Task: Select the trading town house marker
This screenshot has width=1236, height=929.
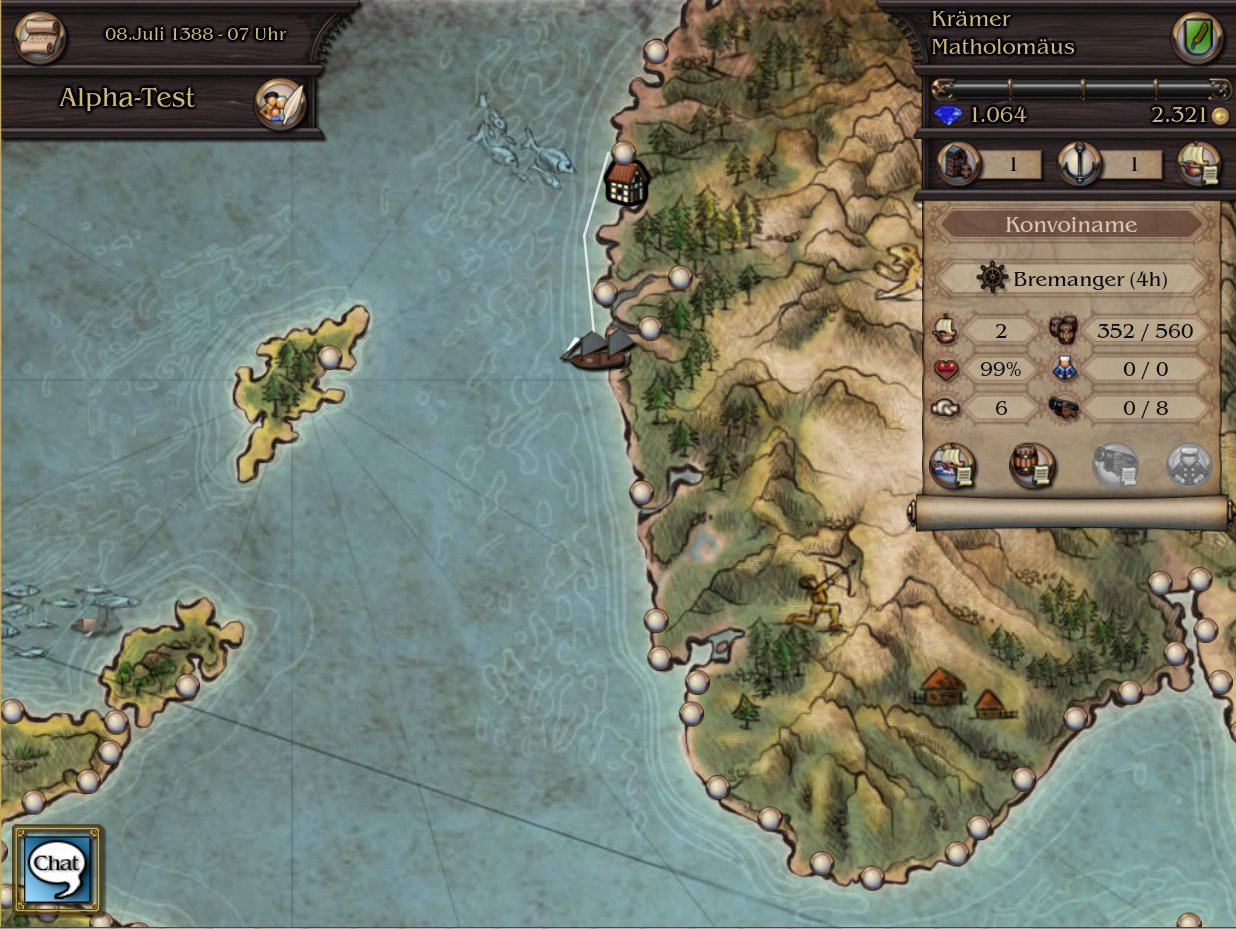Action: [628, 184]
